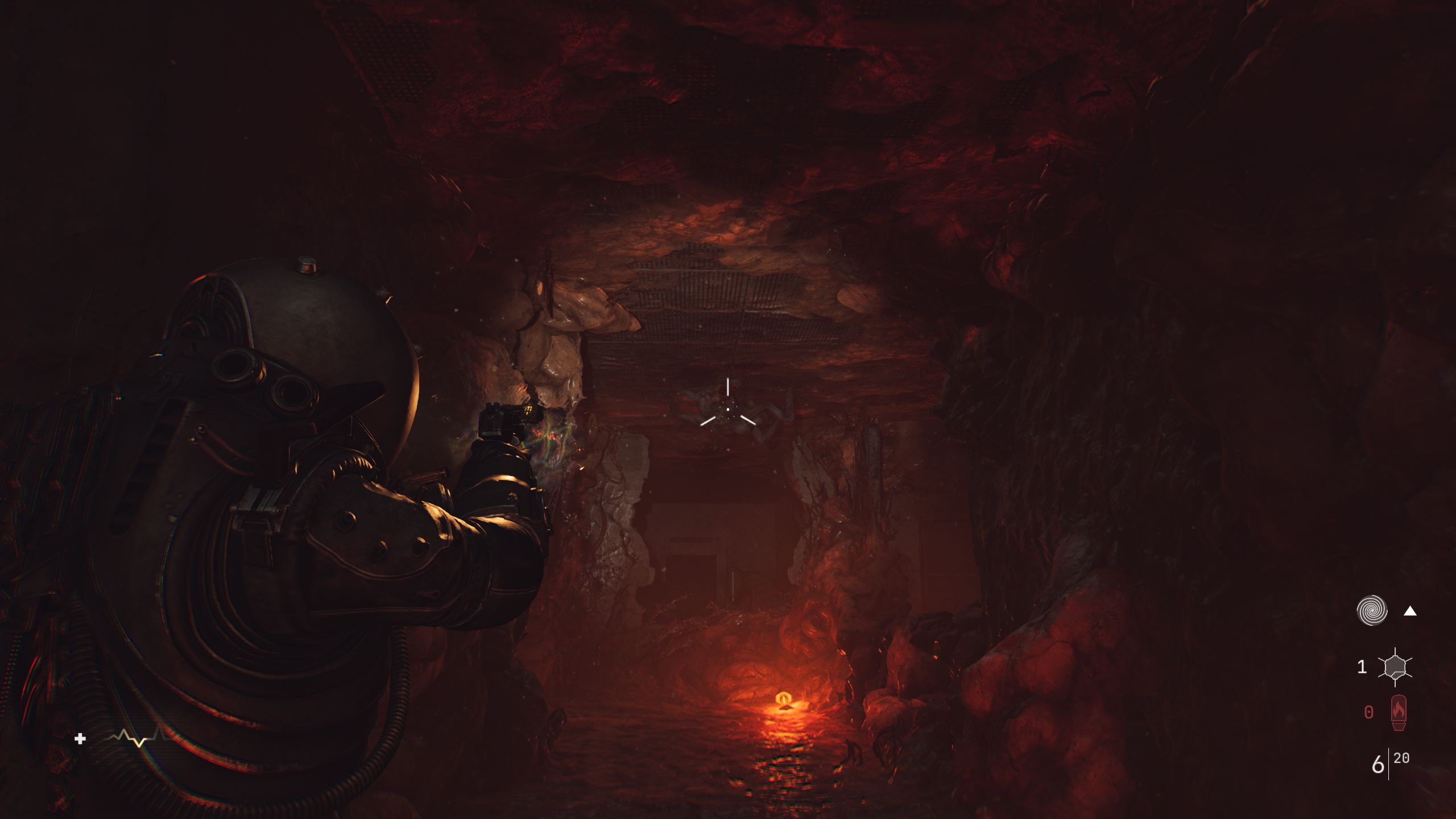Select the red flame canister icon
The height and width of the screenshot is (819, 1456).
pyautogui.click(x=1399, y=712)
